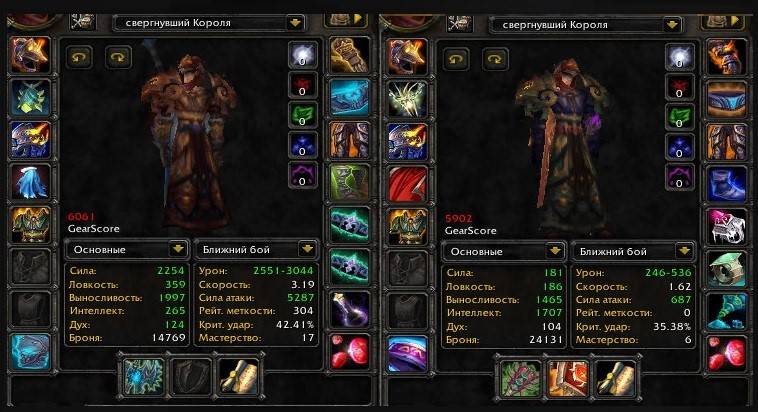Select the teal belt slot in the 6061 panel
The width and height of the screenshot is (758, 412).
point(349,97)
